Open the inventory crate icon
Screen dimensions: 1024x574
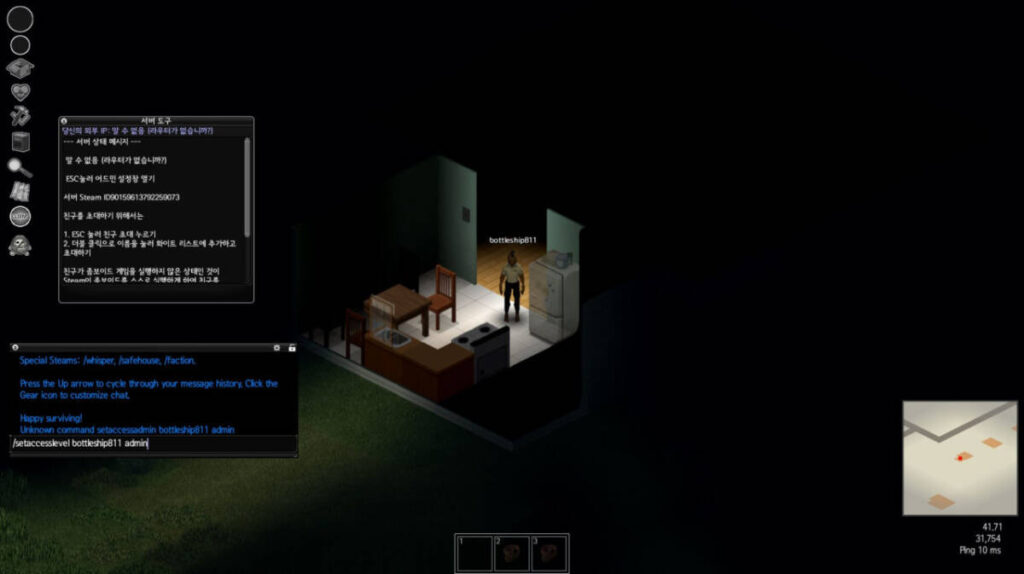coord(20,68)
